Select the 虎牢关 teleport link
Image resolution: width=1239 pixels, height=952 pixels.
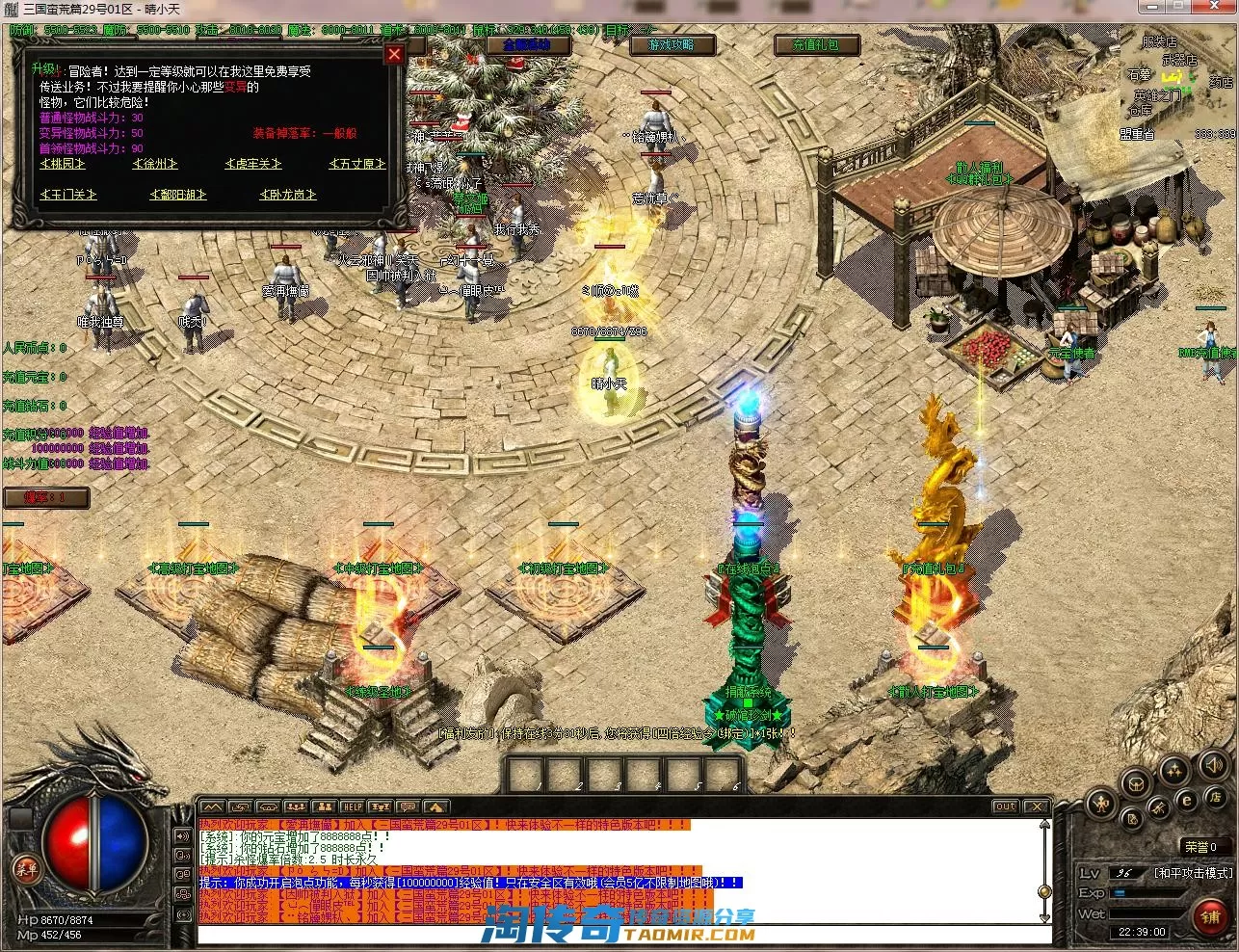(253, 164)
